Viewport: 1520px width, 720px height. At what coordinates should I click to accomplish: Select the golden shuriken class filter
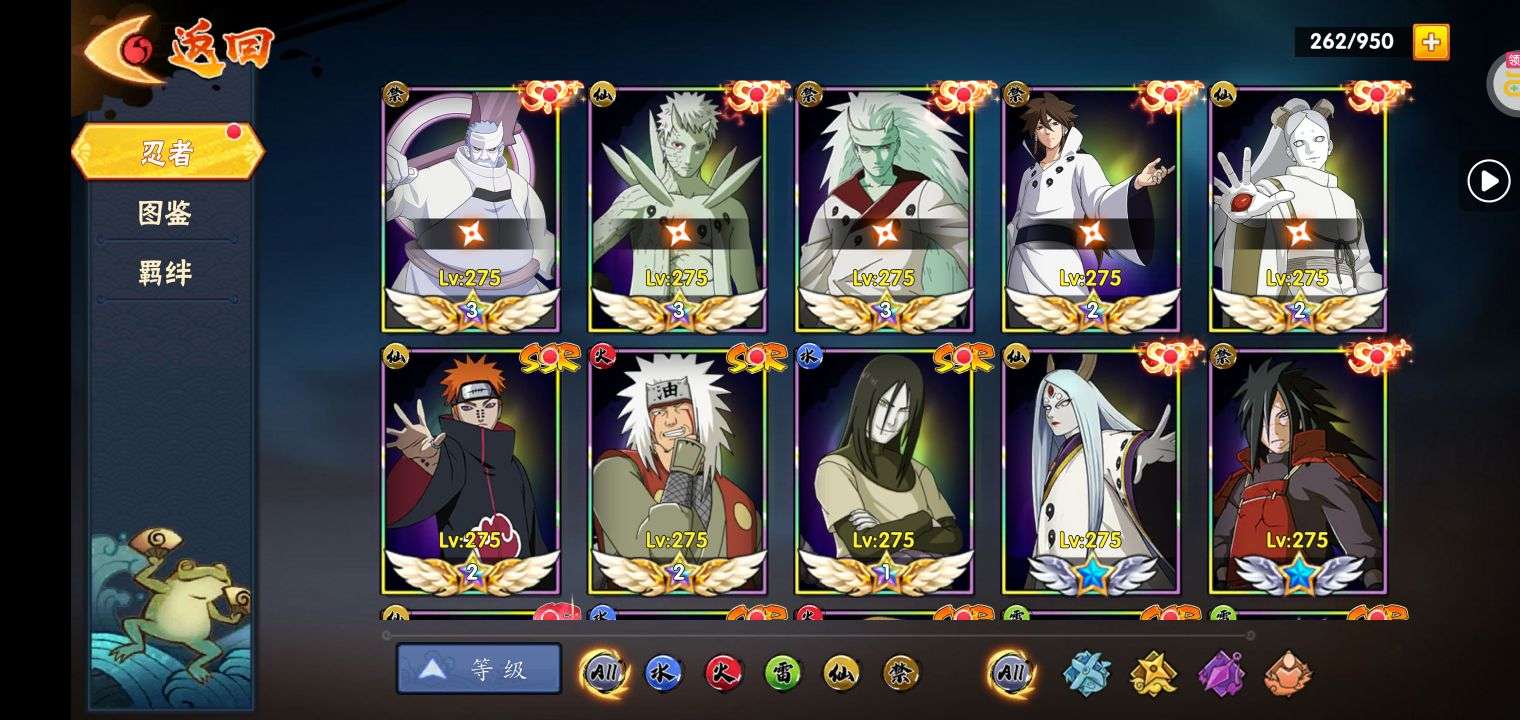point(1154,673)
